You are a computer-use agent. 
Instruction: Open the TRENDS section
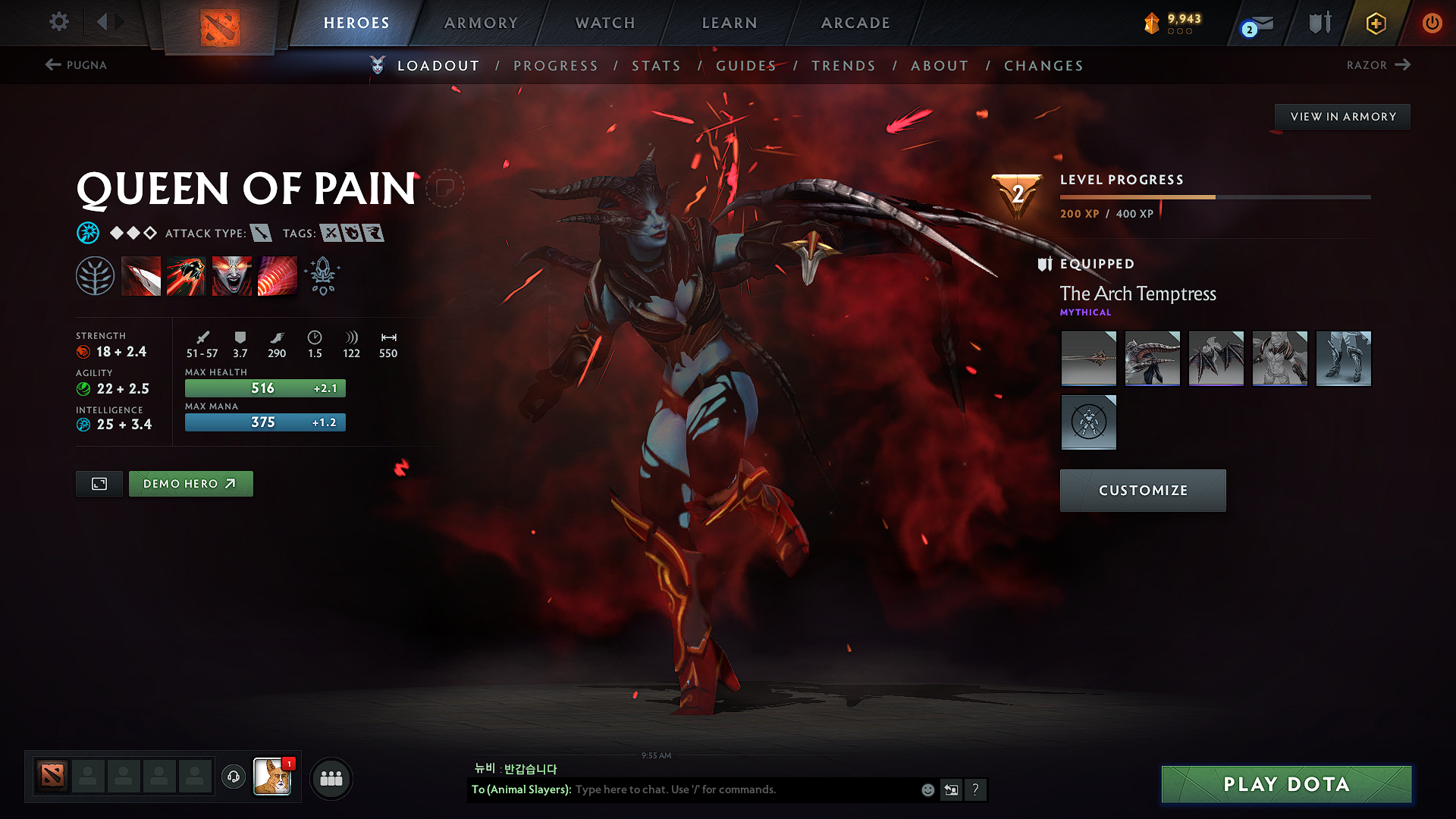[844, 66]
